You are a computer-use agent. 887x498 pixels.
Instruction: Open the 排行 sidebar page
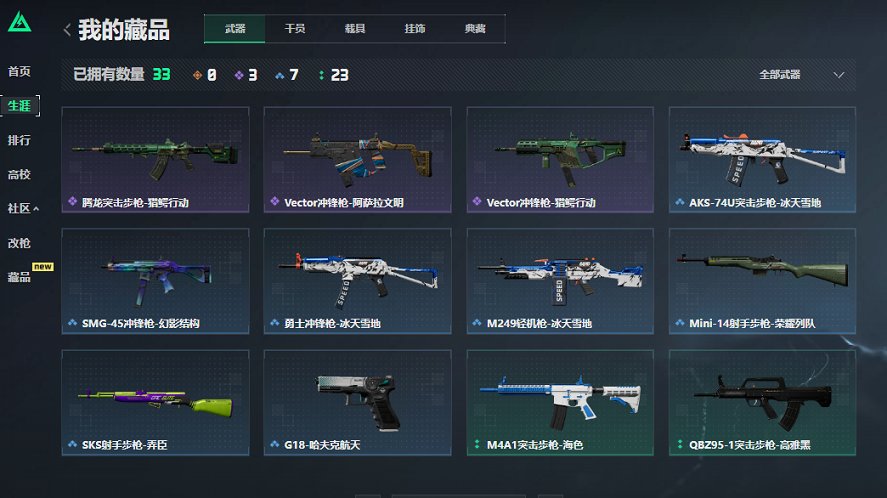click(x=19, y=140)
